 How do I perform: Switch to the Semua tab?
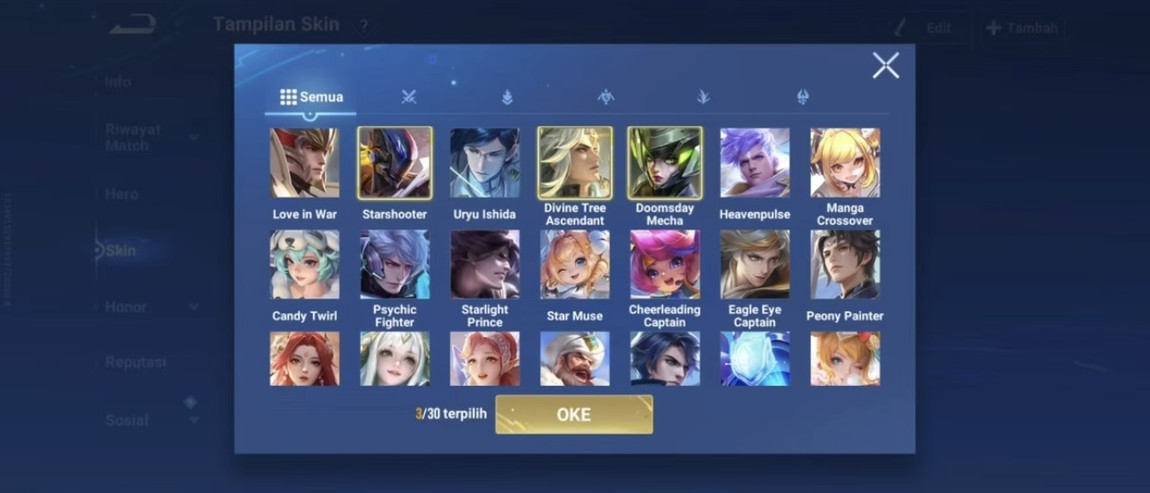(311, 97)
